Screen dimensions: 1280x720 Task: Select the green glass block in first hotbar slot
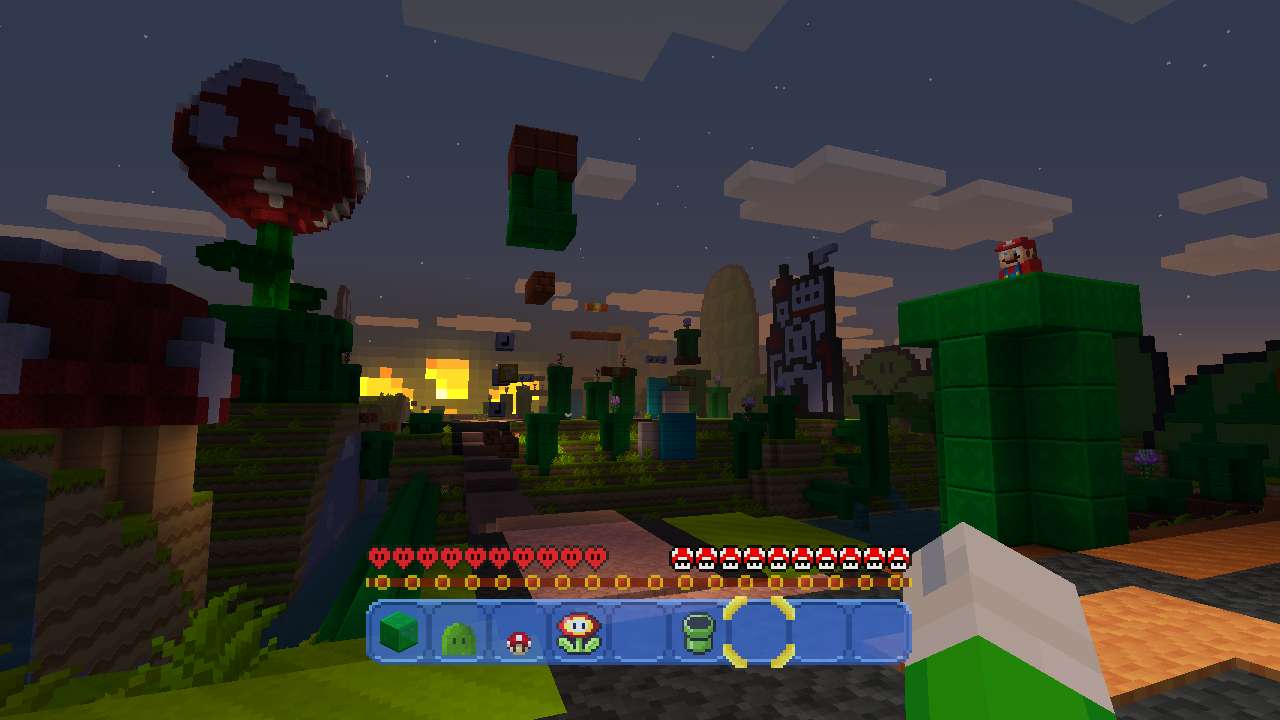click(x=400, y=631)
